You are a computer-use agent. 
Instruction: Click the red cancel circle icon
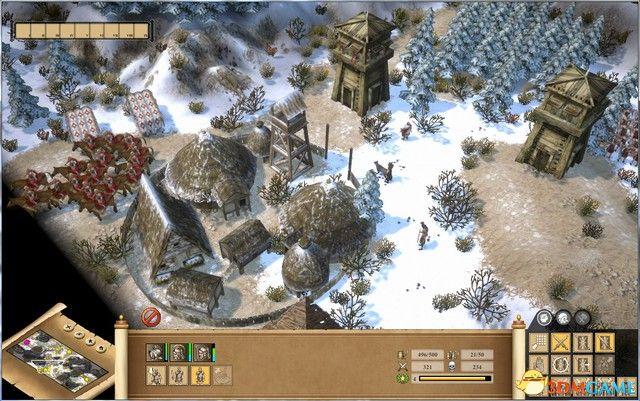tap(151, 317)
